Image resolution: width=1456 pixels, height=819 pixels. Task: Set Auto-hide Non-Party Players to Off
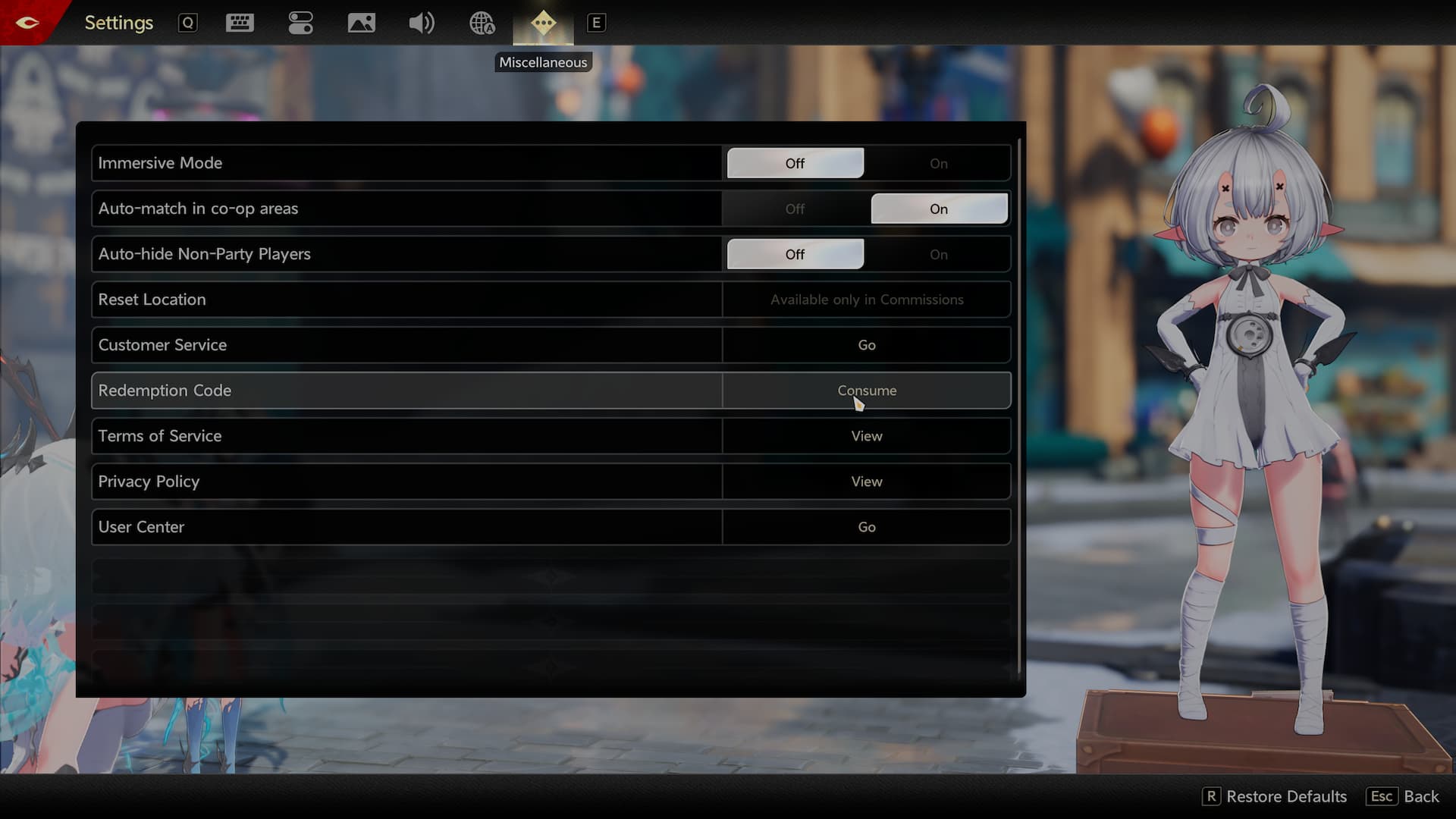[x=795, y=254]
